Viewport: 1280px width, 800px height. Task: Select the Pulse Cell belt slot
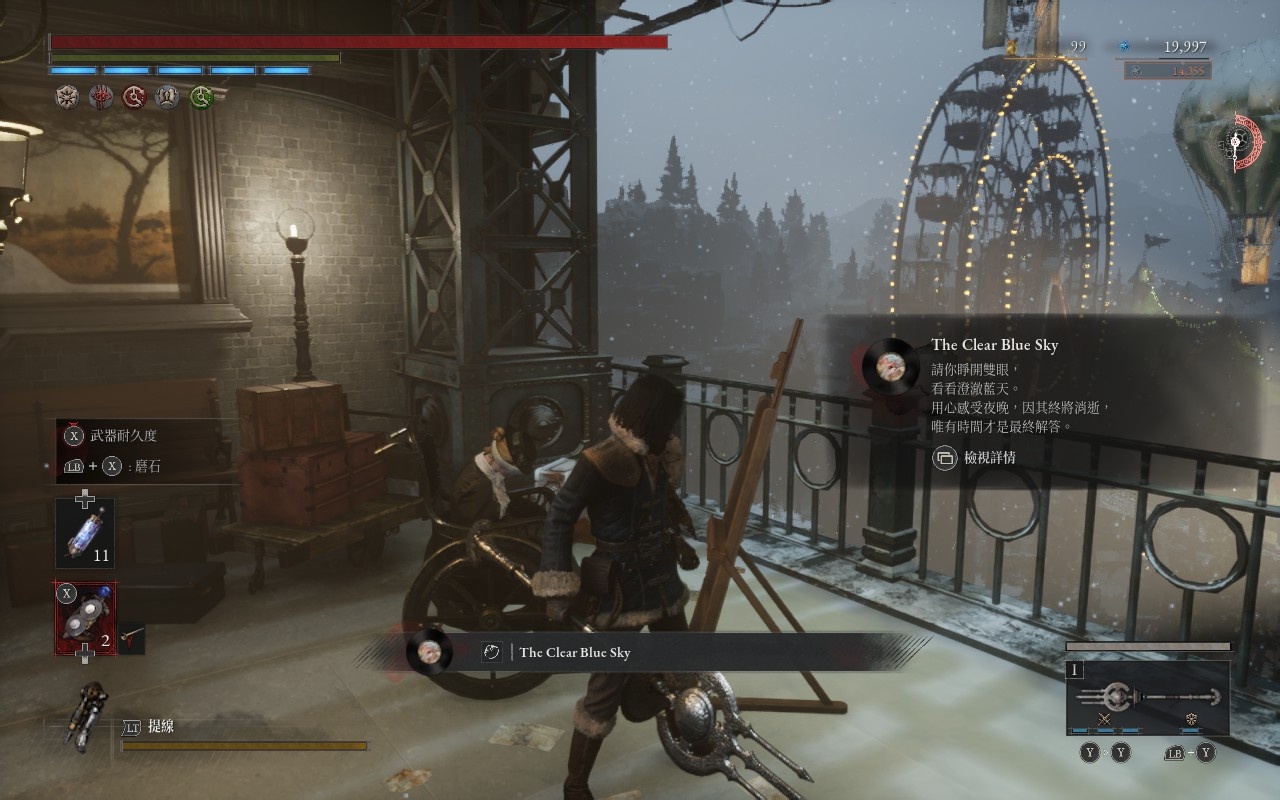(85, 532)
